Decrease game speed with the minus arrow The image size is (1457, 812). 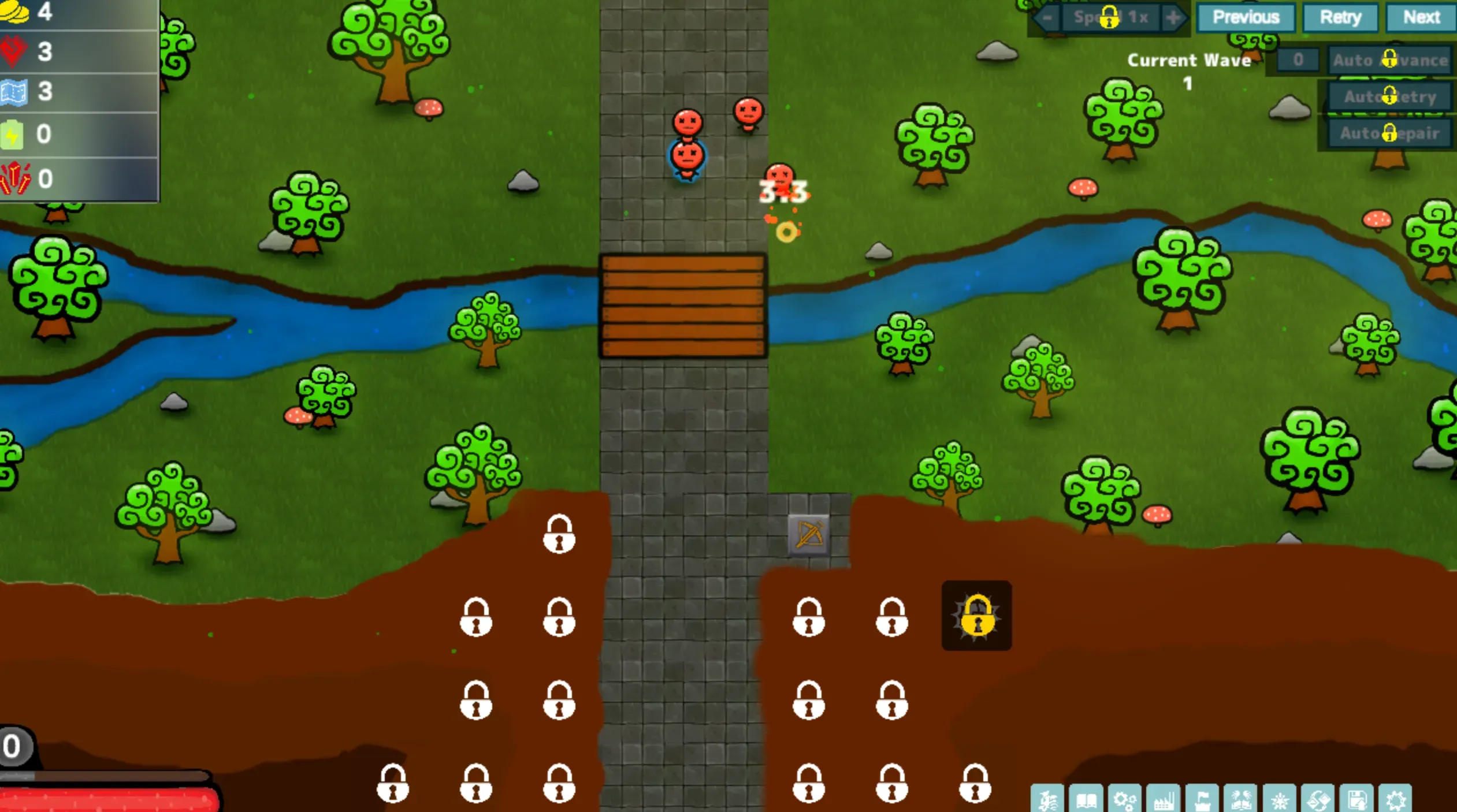1047,17
